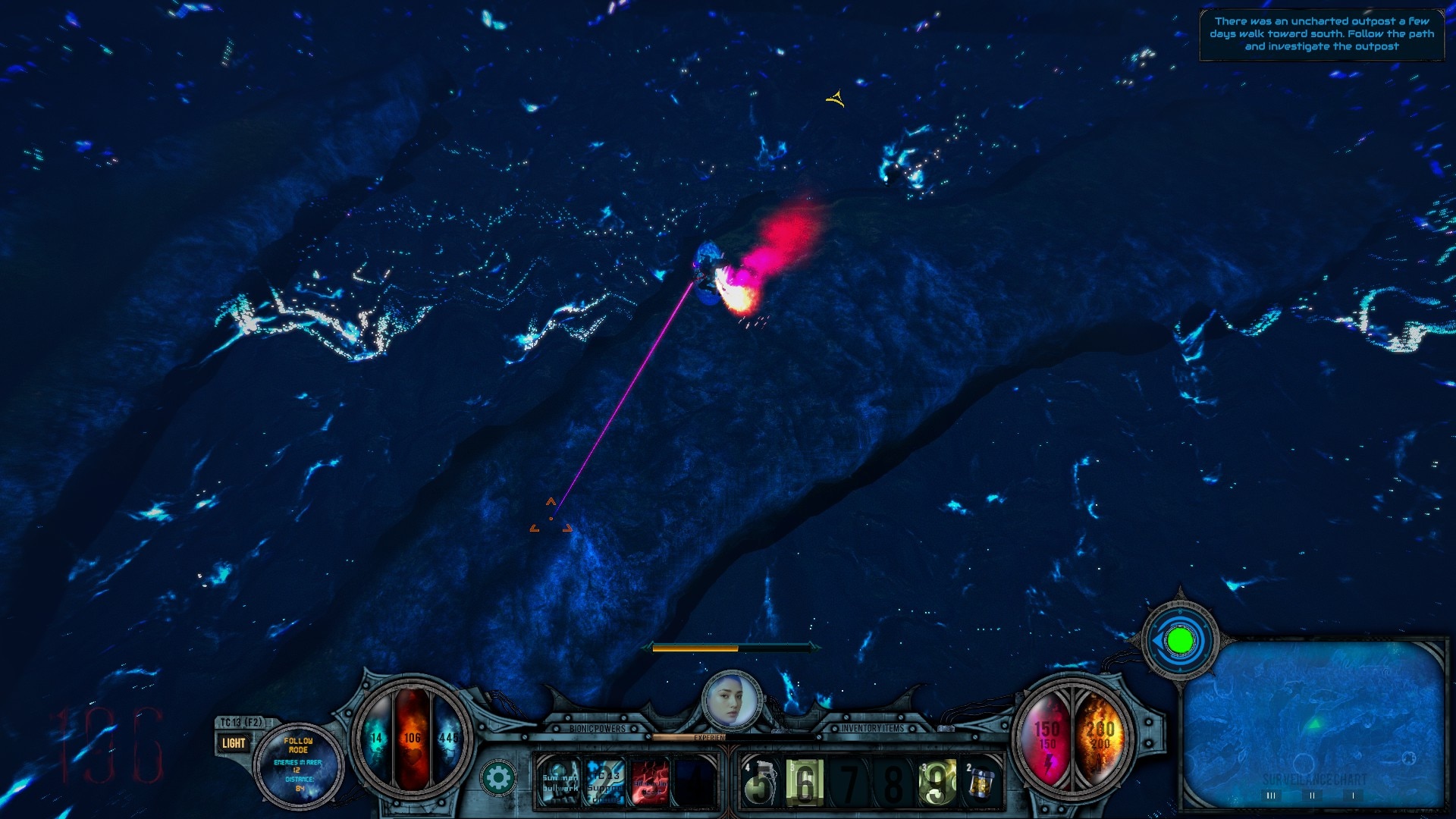The image size is (1456, 819).
Task: Activate the Summon Bulwark bionic power
Action: point(560,782)
